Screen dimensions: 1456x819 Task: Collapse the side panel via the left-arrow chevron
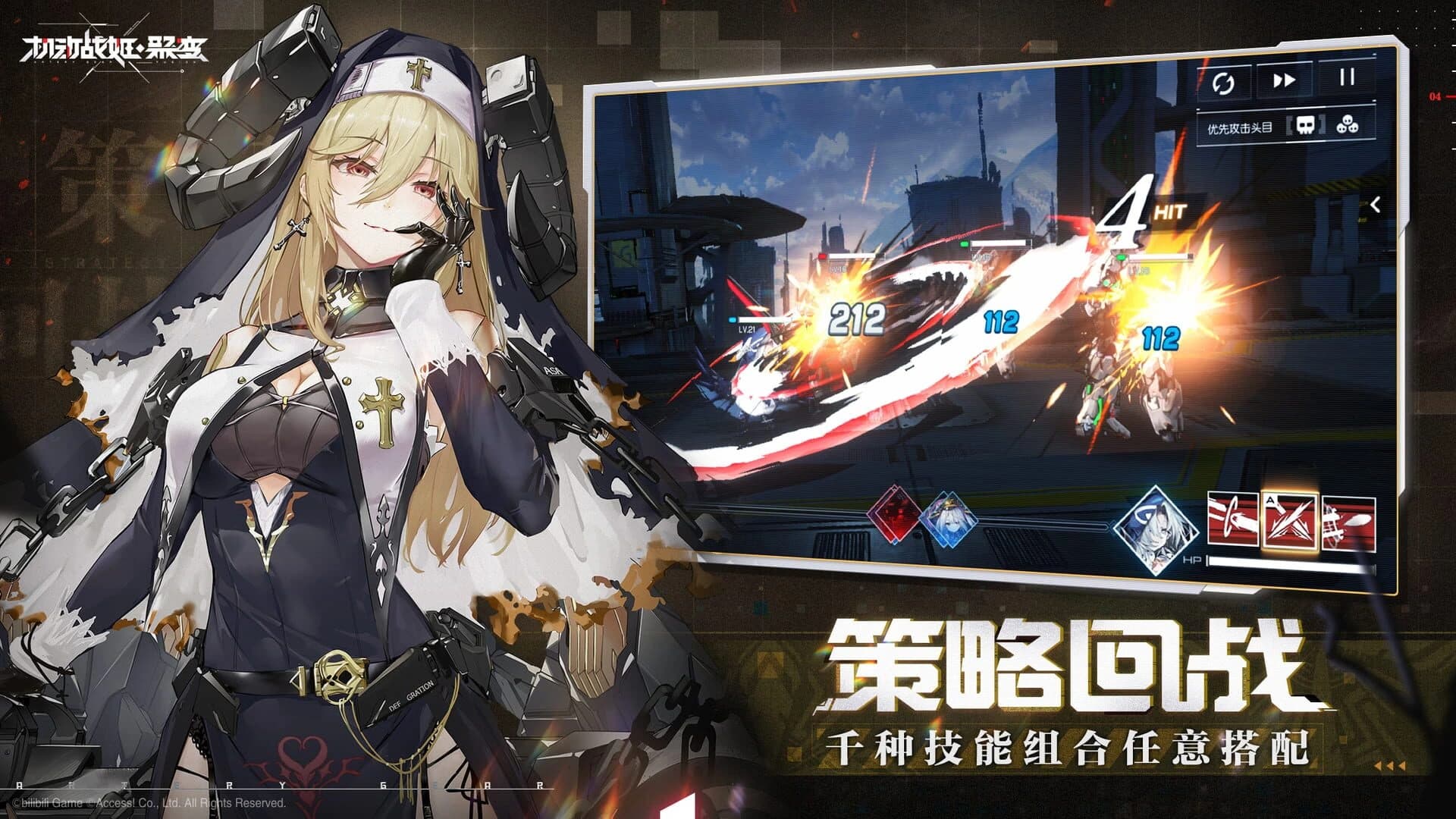pyautogui.click(x=1375, y=205)
